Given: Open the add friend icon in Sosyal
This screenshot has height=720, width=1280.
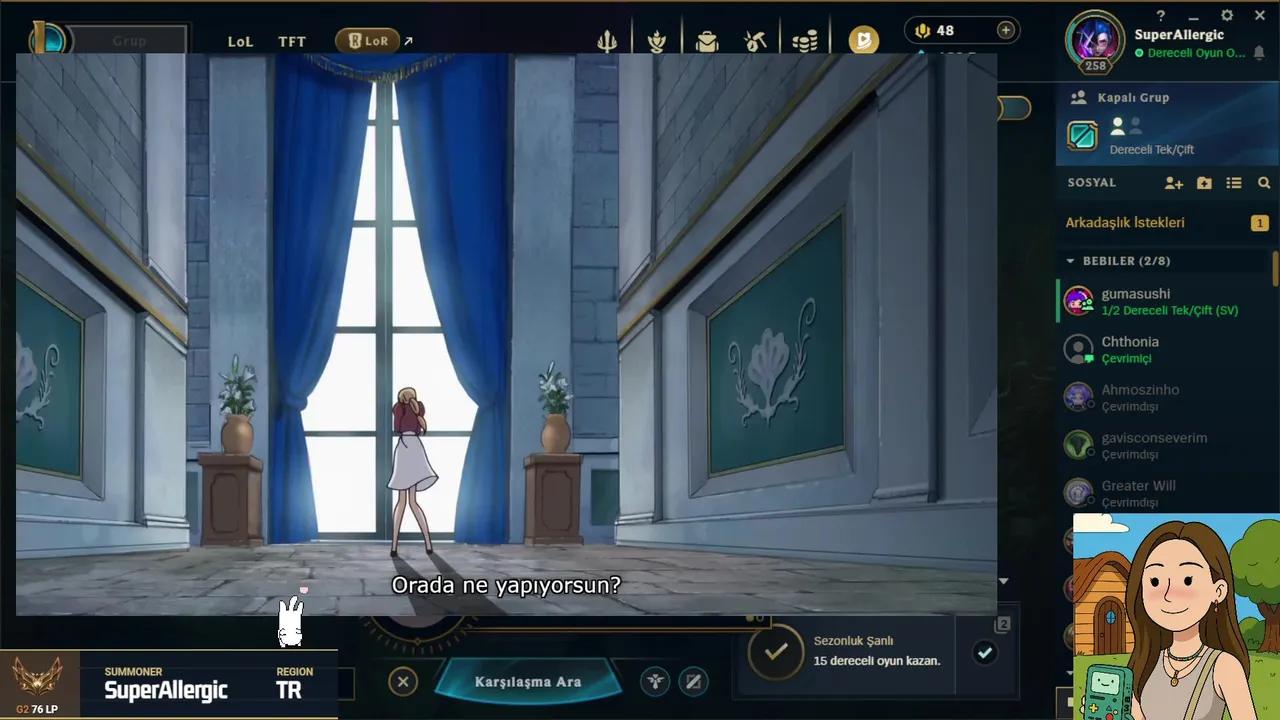Looking at the screenshot, I should [1173, 183].
